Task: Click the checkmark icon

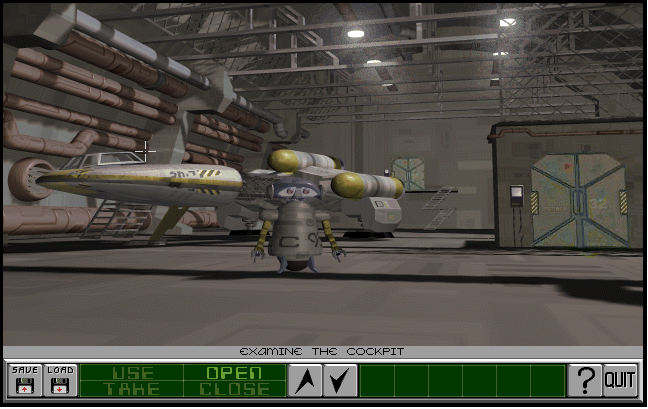Action: click(340, 380)
